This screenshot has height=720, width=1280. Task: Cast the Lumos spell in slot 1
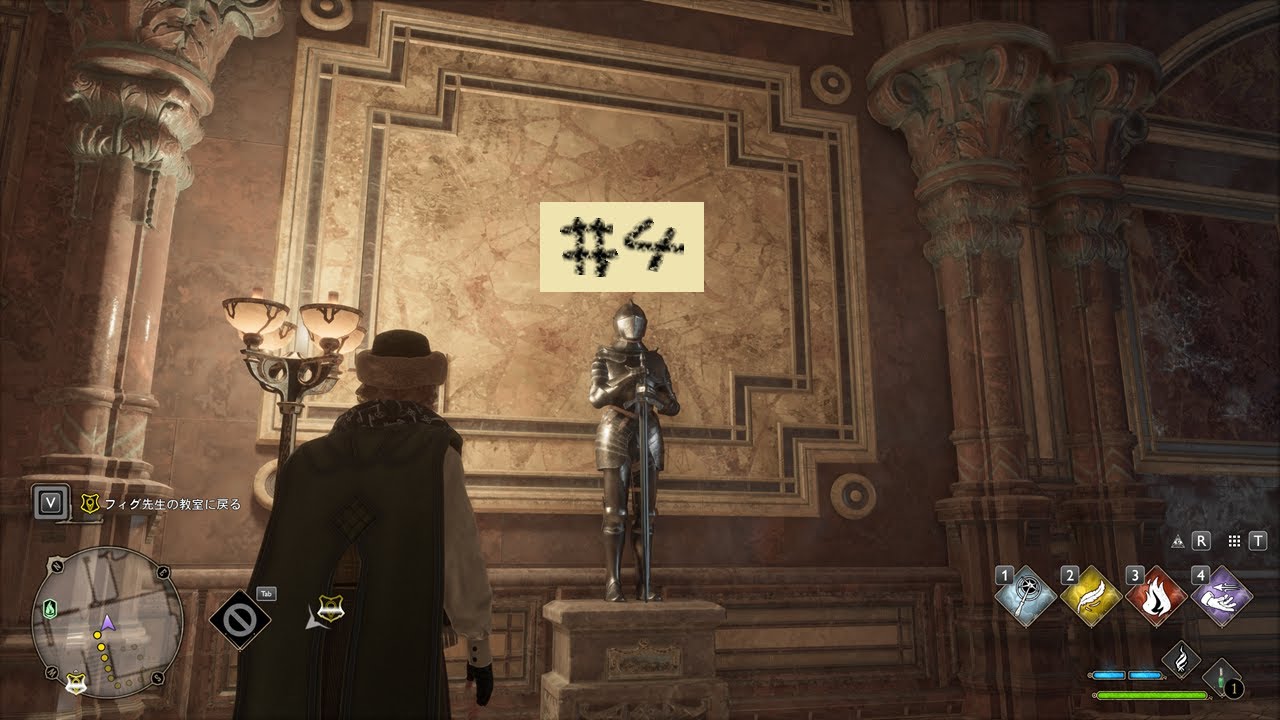pyautogui.click(x=1025, y=597)
